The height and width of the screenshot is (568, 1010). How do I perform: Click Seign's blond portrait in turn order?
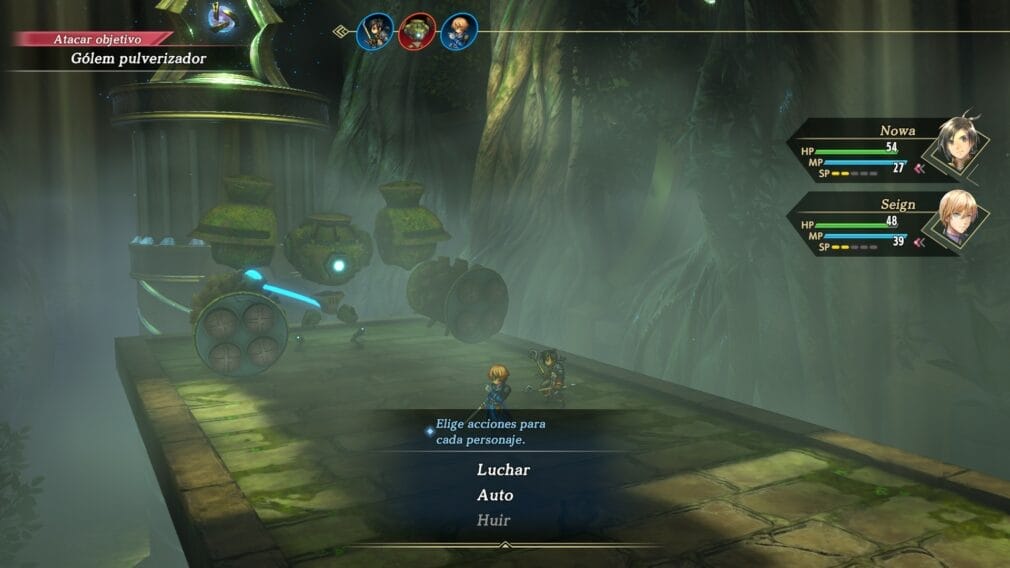click(458, 31)
